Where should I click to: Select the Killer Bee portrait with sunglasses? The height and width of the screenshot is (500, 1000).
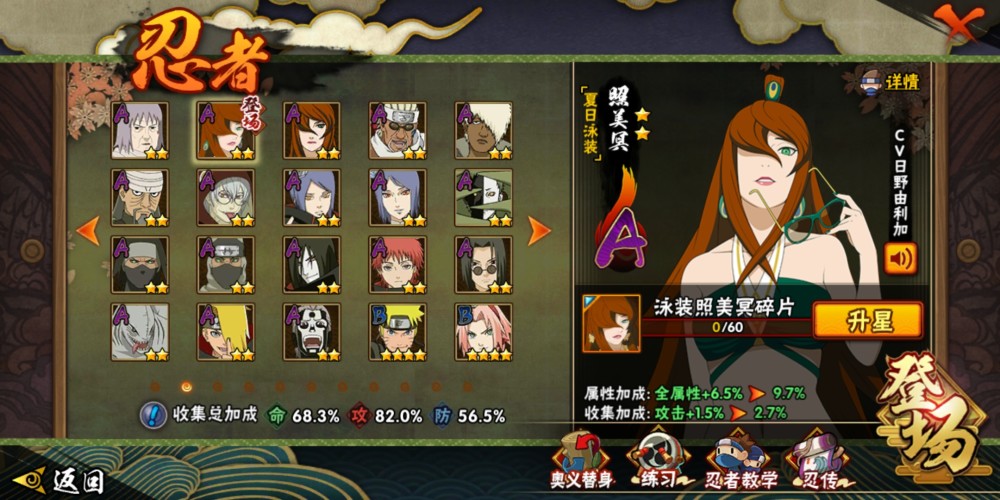tap(398, 130)
